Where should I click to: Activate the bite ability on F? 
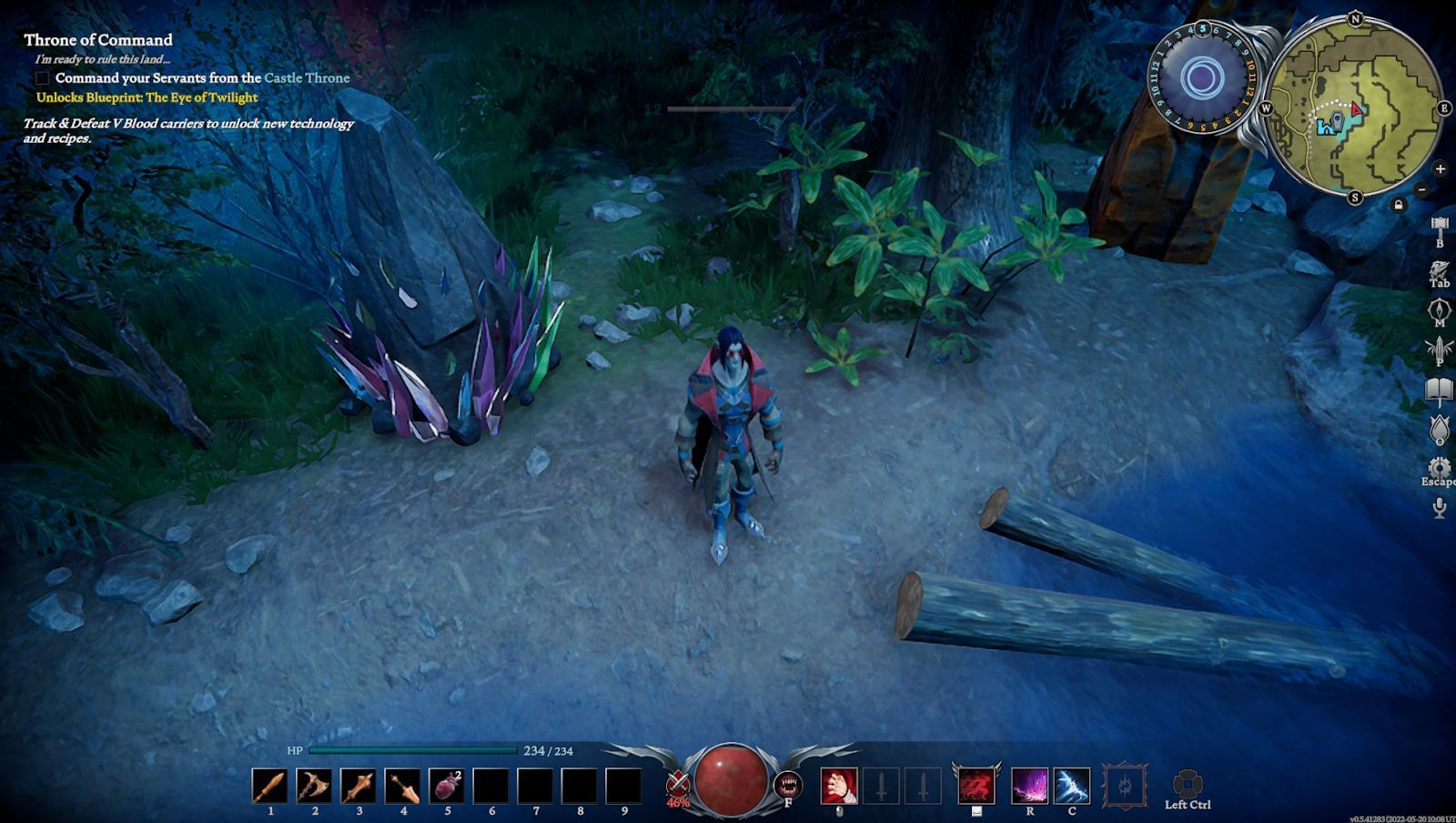787,783
